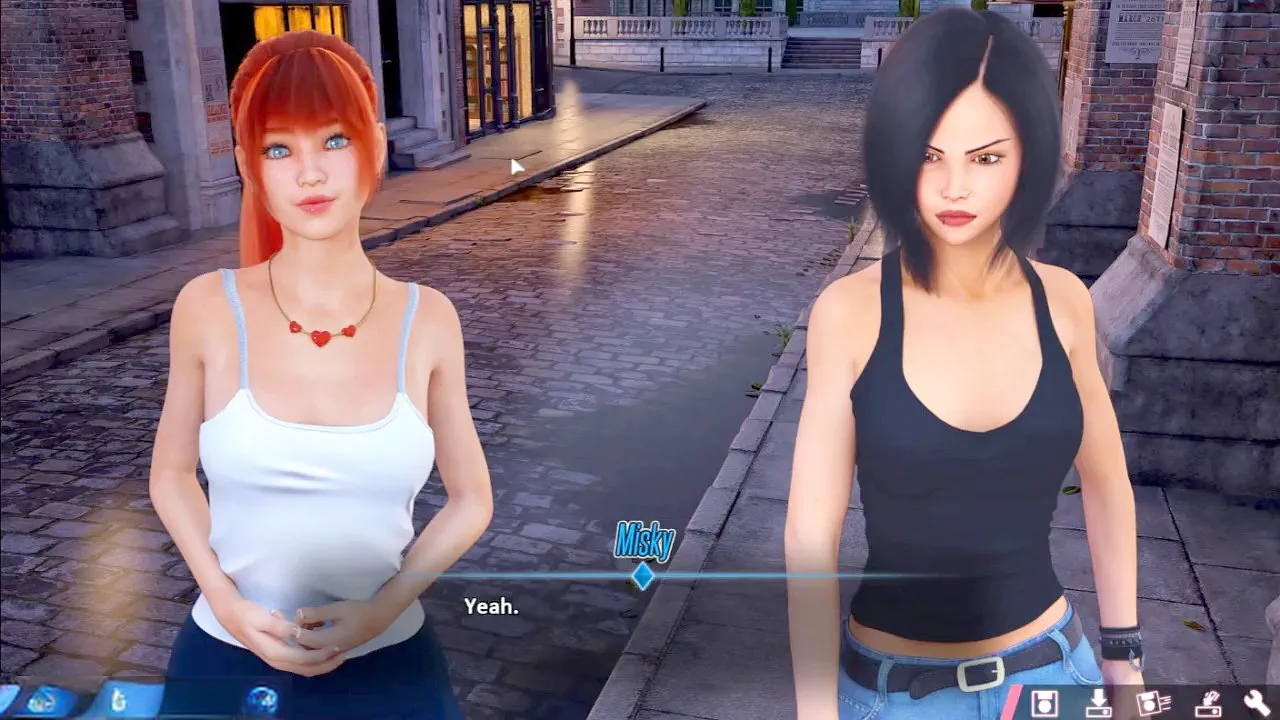Click the round globe icon in bottom-left bar

[263, 700]
